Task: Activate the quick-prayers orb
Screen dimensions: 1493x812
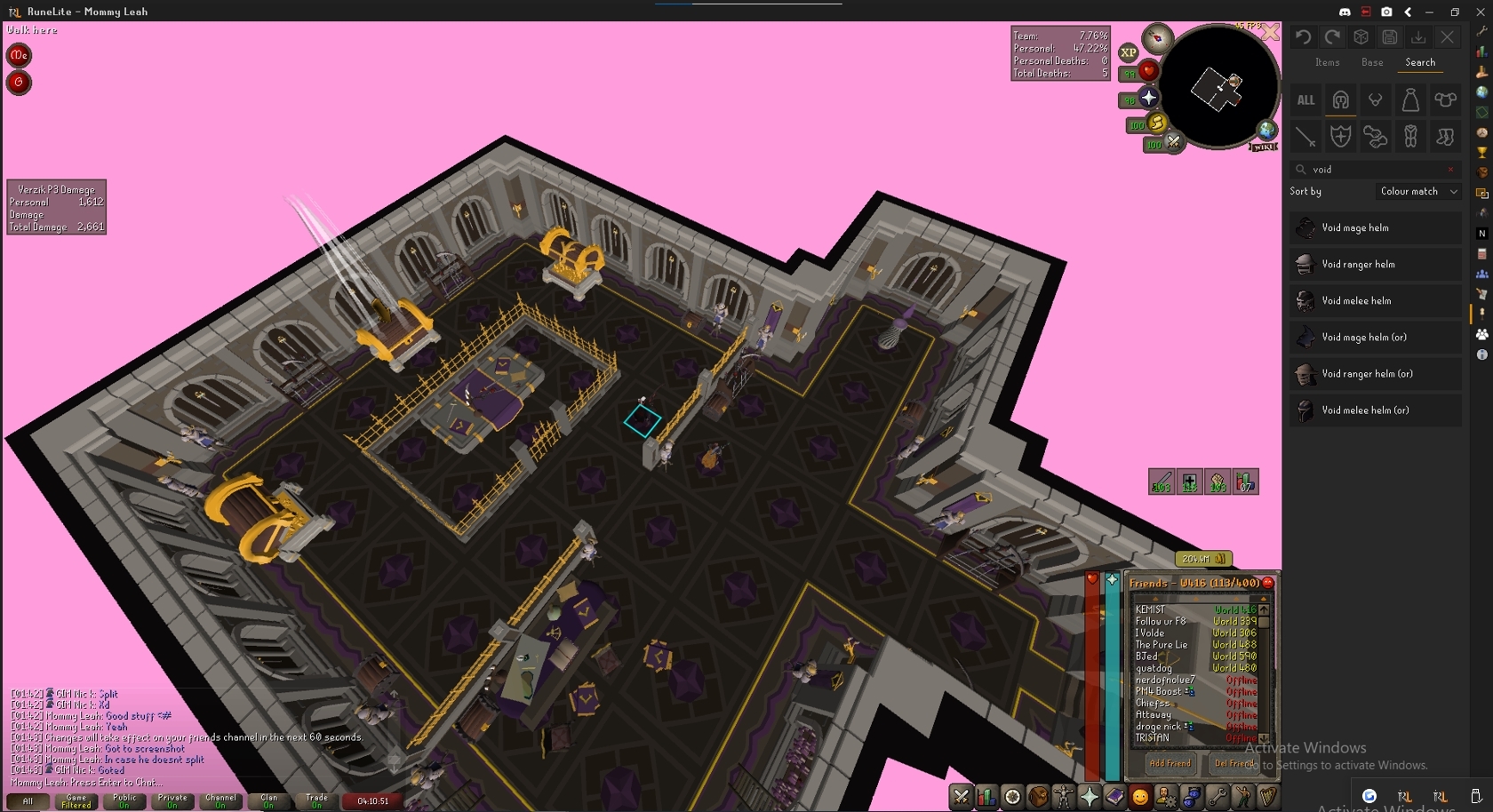Action: 1148,98
